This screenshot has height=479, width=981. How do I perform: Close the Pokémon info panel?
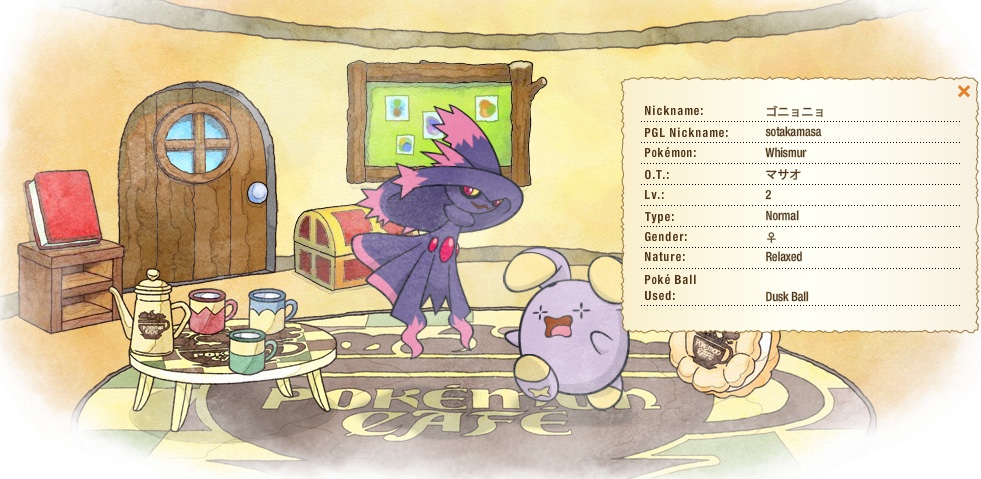pos(963,91)
